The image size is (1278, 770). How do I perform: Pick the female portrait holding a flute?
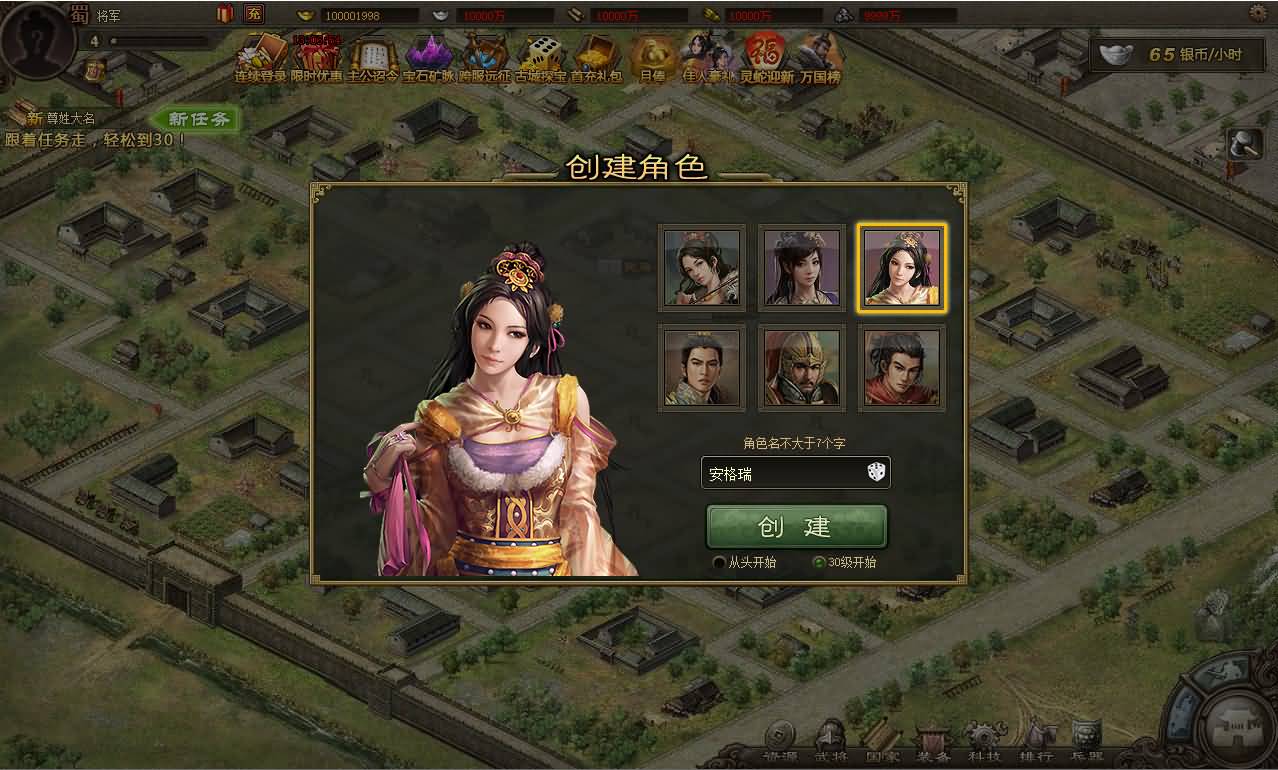pyautogui.click(x=702, y=268)
